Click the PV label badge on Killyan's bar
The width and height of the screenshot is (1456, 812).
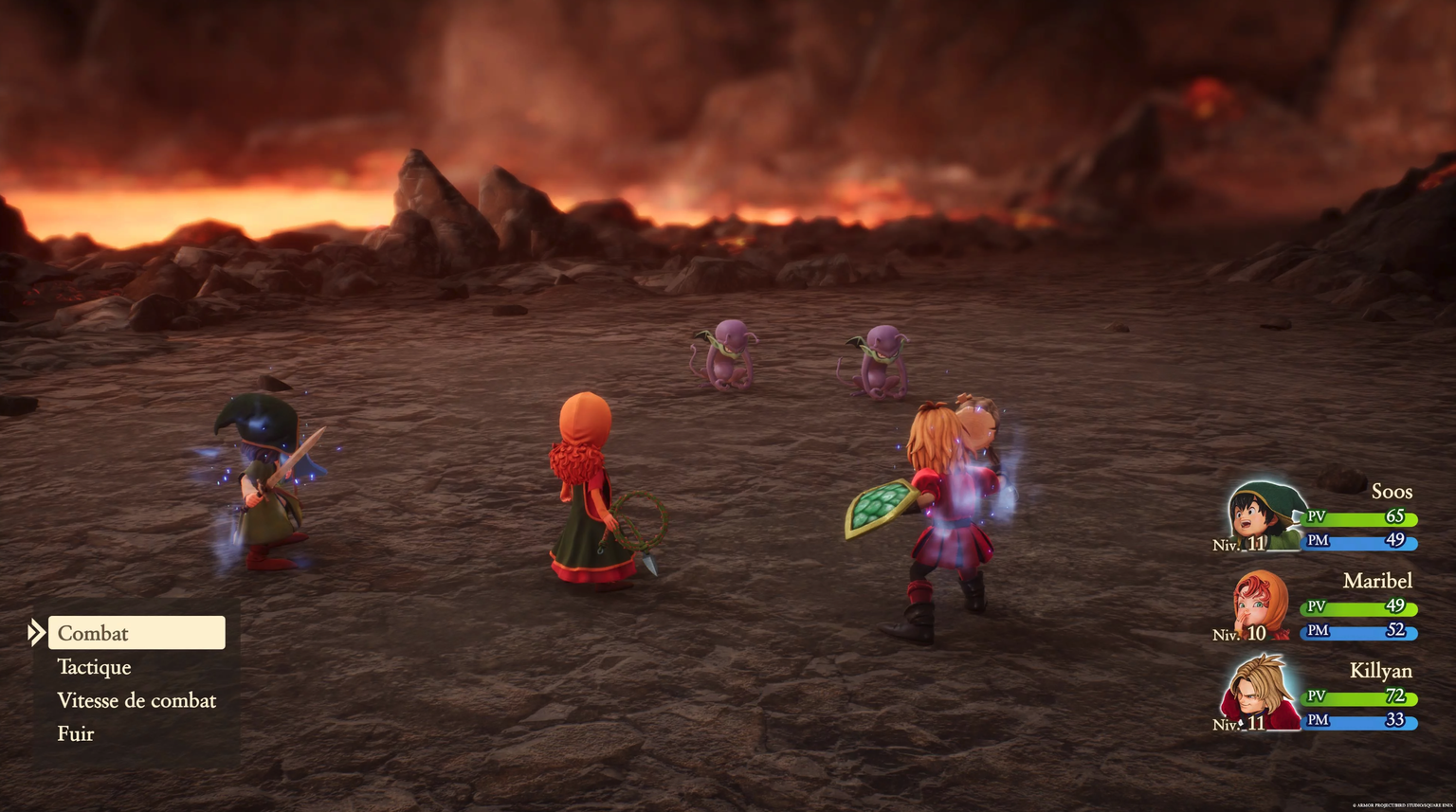tap(1316, 697)
